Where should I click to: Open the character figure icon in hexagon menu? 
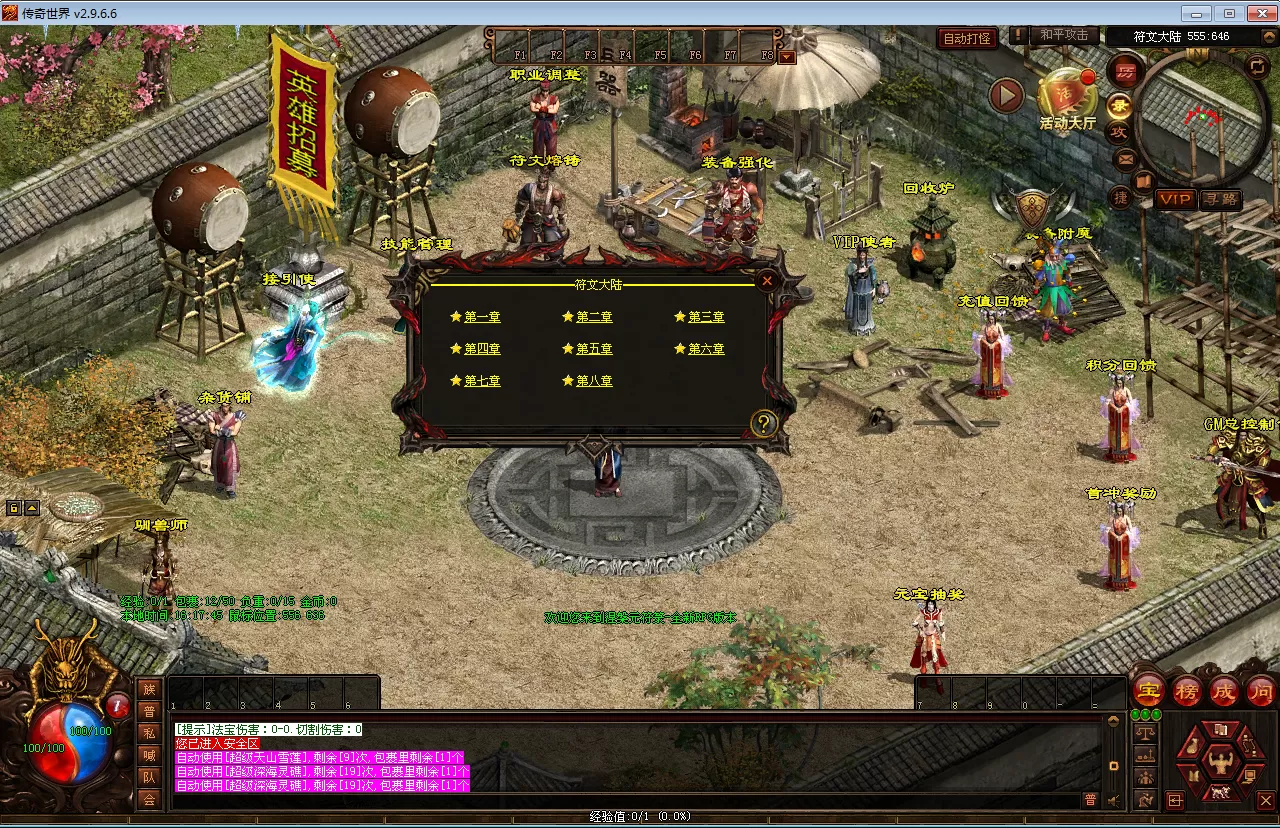(1219, 764)
